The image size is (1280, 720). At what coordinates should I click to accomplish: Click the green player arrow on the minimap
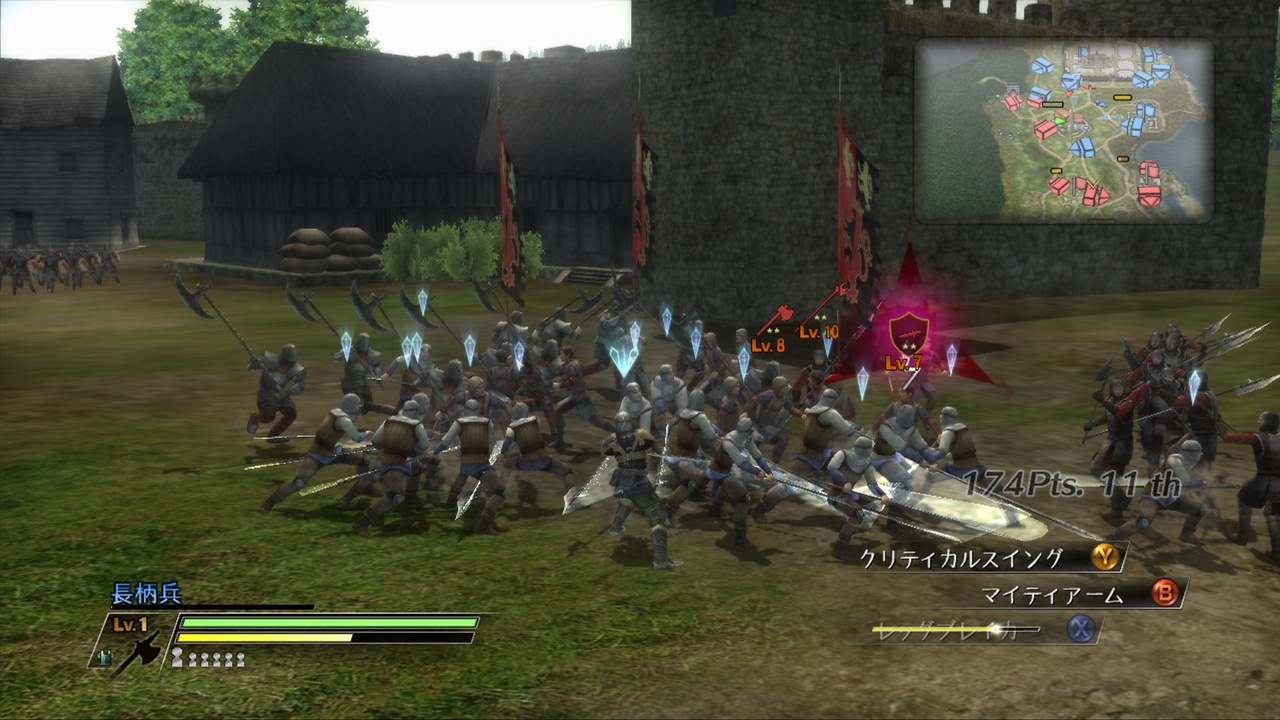point(1059,120)
